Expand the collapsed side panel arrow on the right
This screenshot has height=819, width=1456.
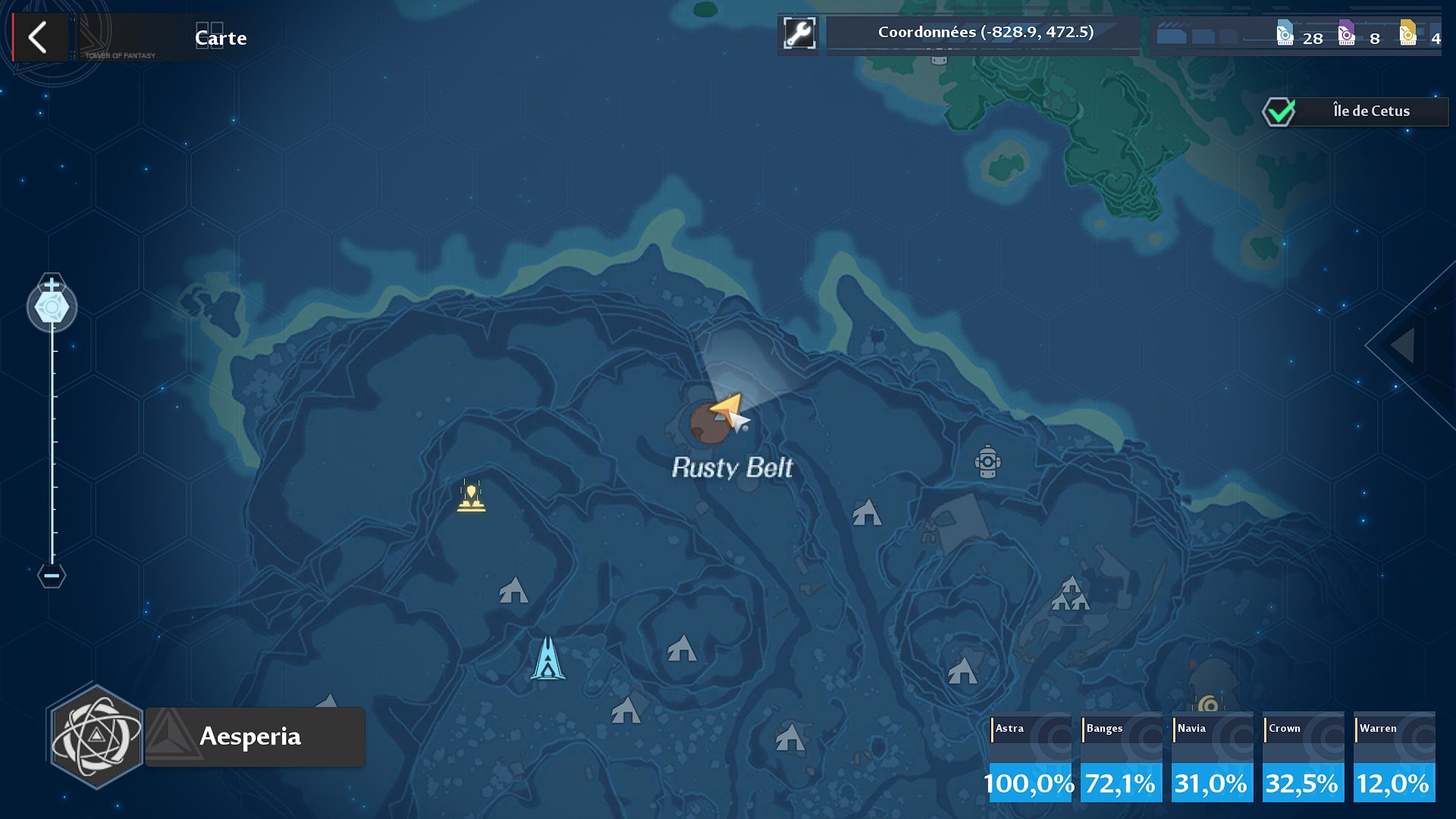(x=1402, y=344)
